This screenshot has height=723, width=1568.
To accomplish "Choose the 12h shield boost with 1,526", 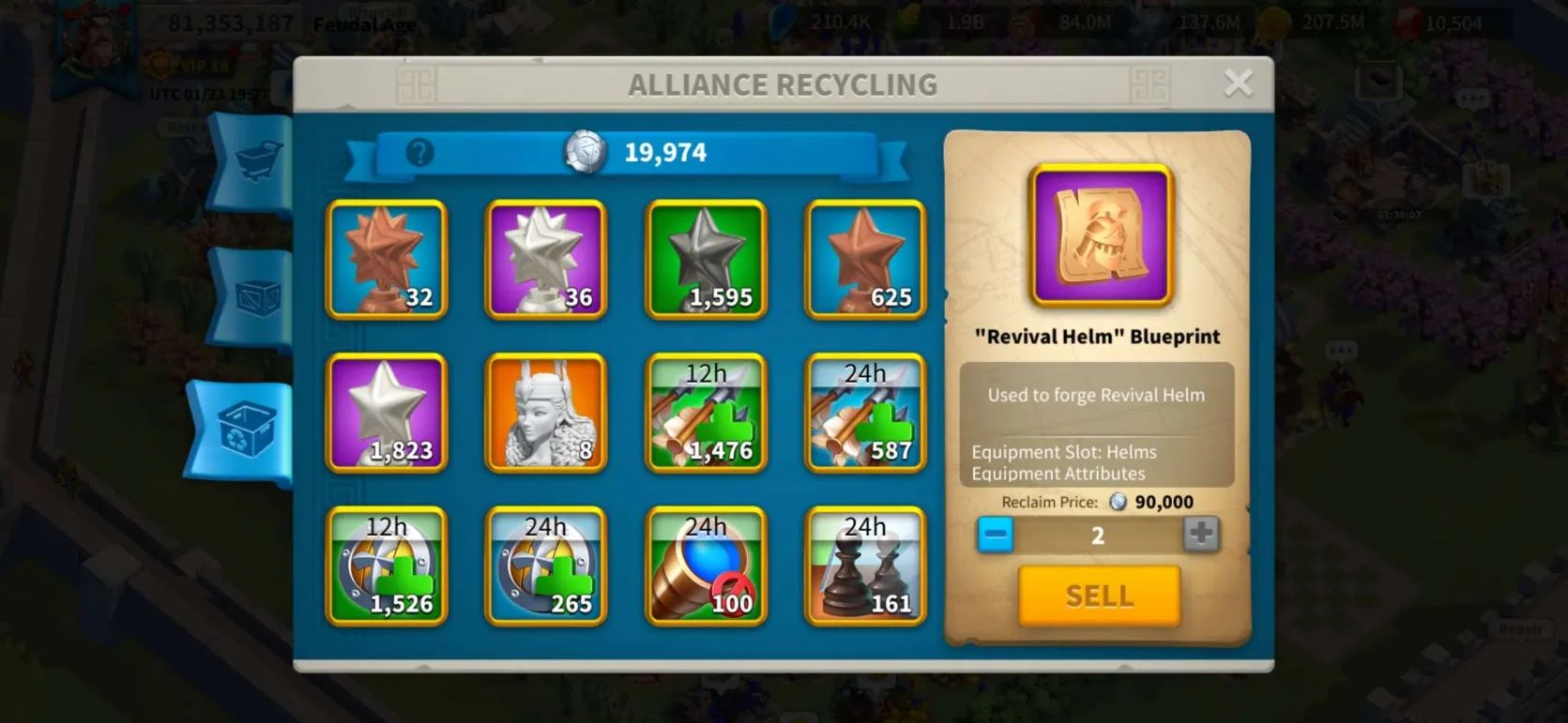I will pos(387,566).
